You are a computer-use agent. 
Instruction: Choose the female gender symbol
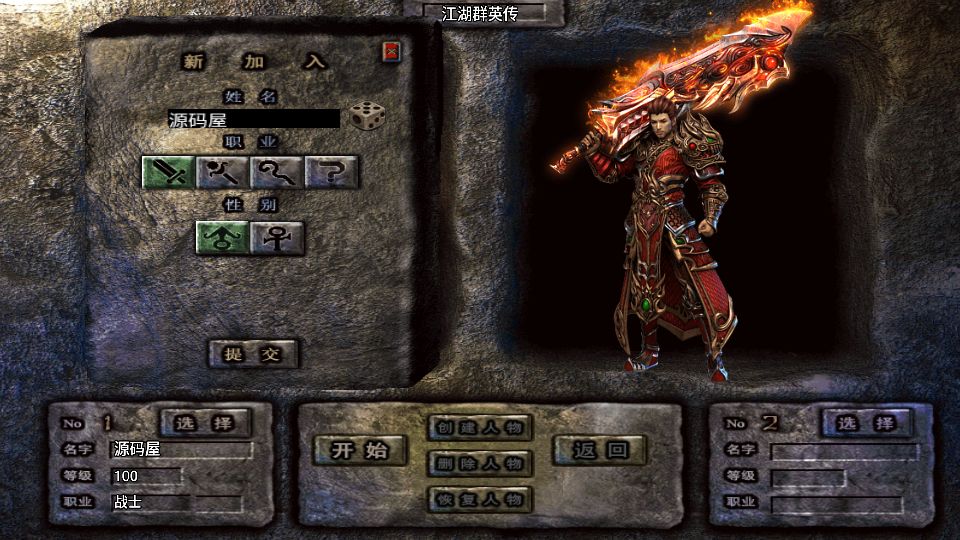point(277,237)
